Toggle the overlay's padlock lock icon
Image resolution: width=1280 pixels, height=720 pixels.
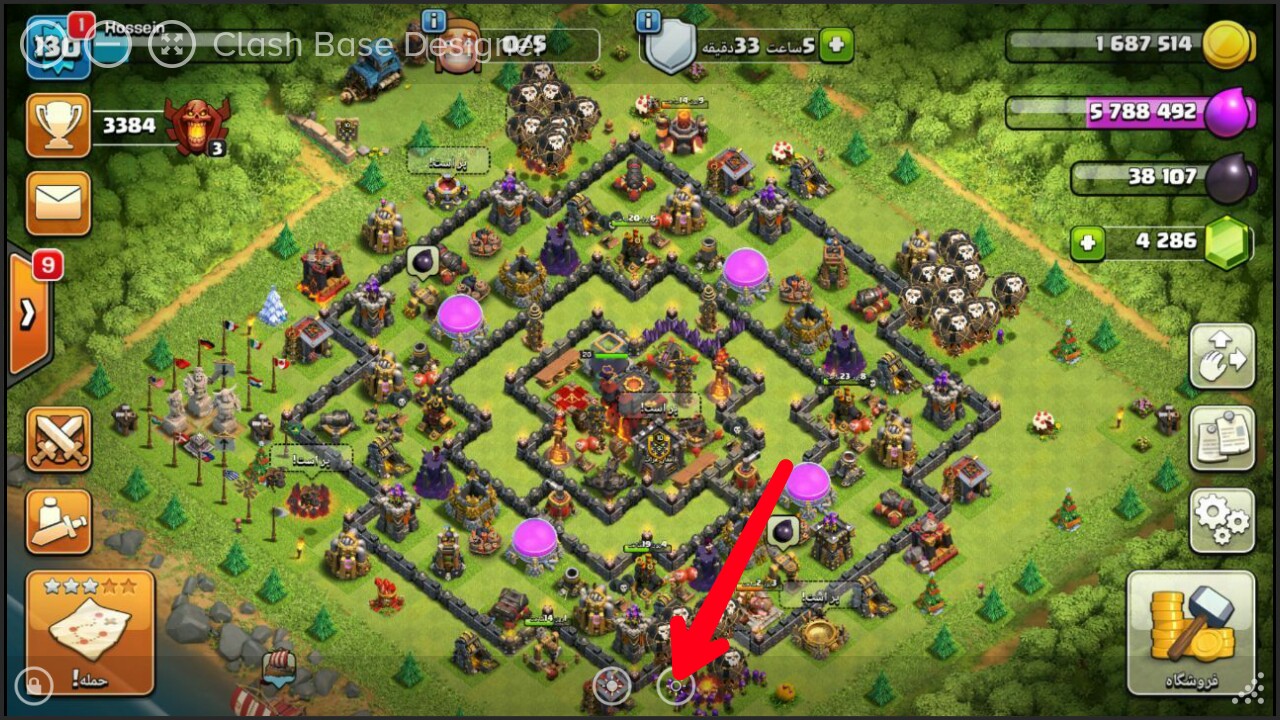34,685
